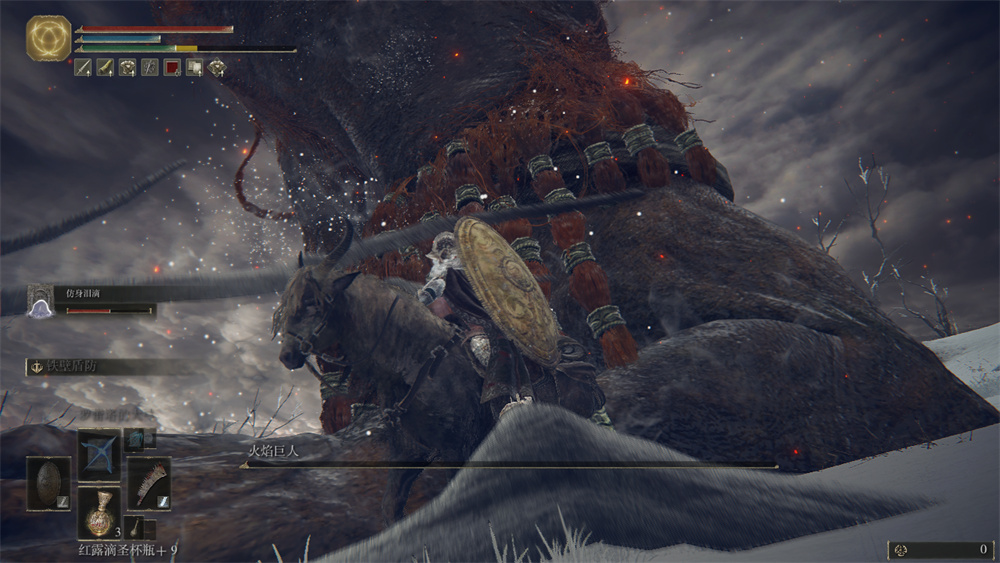1000x563 pixels.
Task: Select the right-hand serrated blade slot
Action: coord(148,483)
